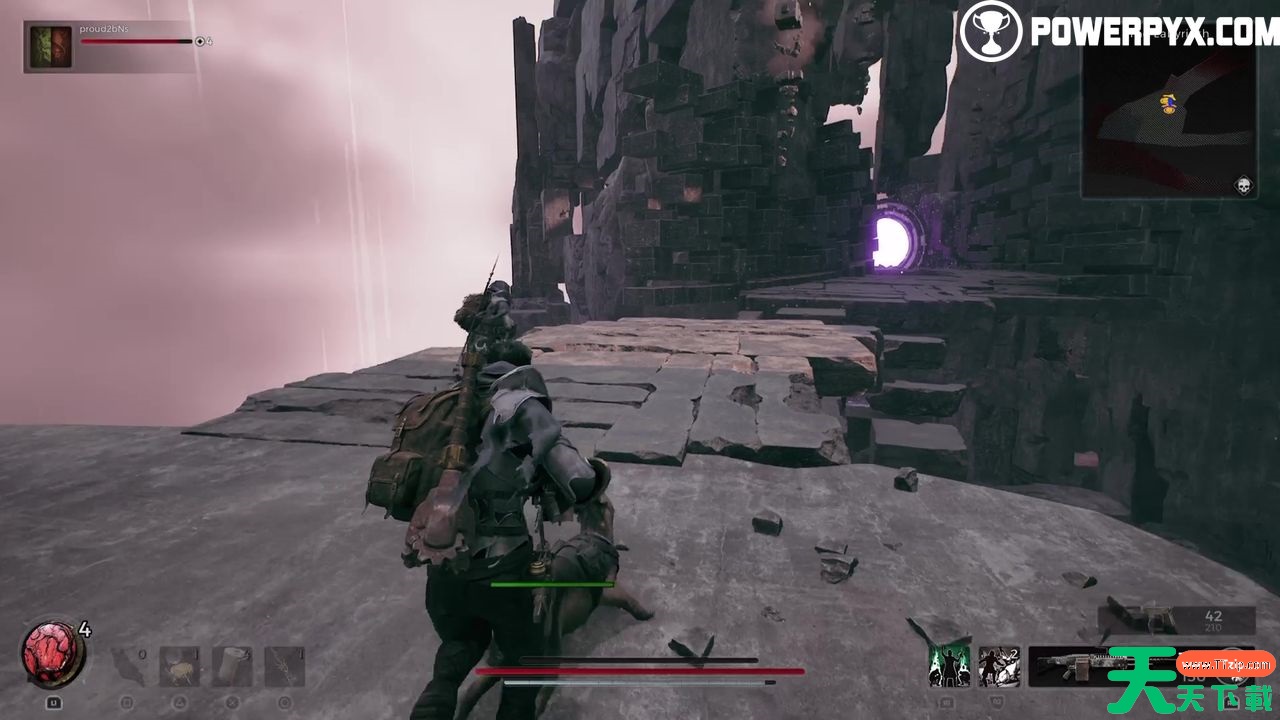Select the yellow powder consumable slot
Screen dimensions: 1280x720
pyautogui.click(x=180, y=666)
